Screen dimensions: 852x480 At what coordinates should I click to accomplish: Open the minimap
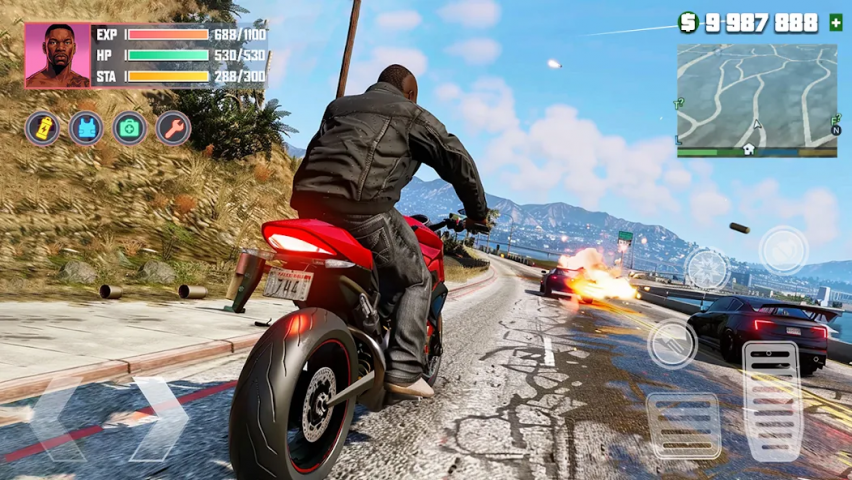[757, 95]
